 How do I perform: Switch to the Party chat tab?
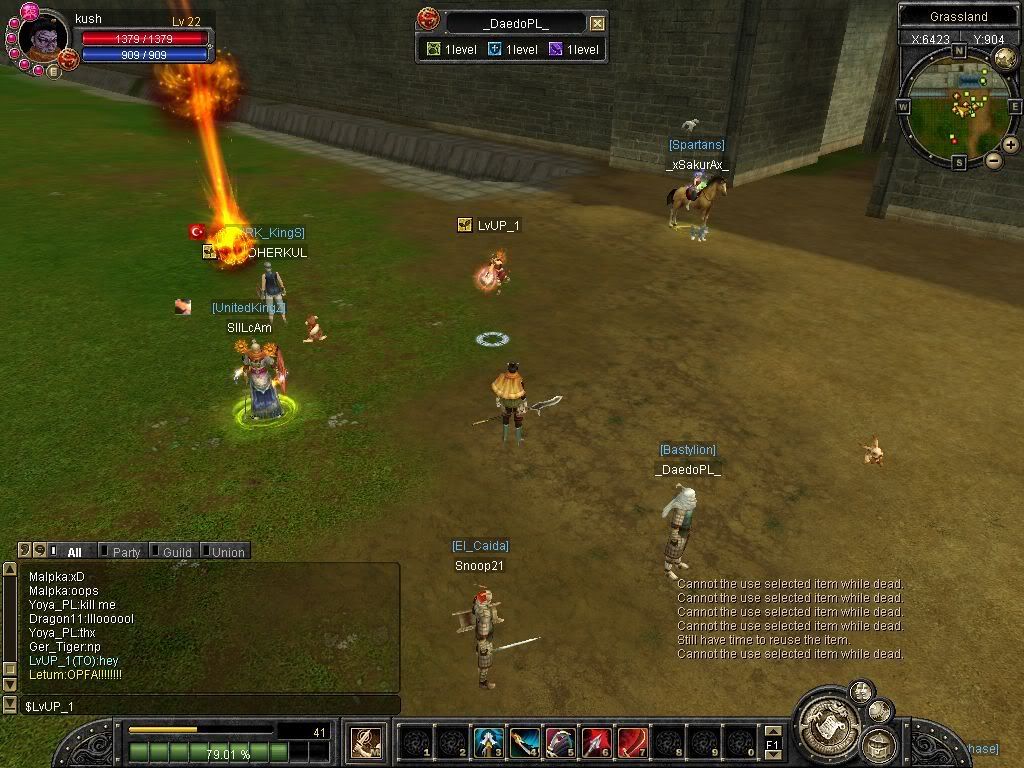[125, 551]
